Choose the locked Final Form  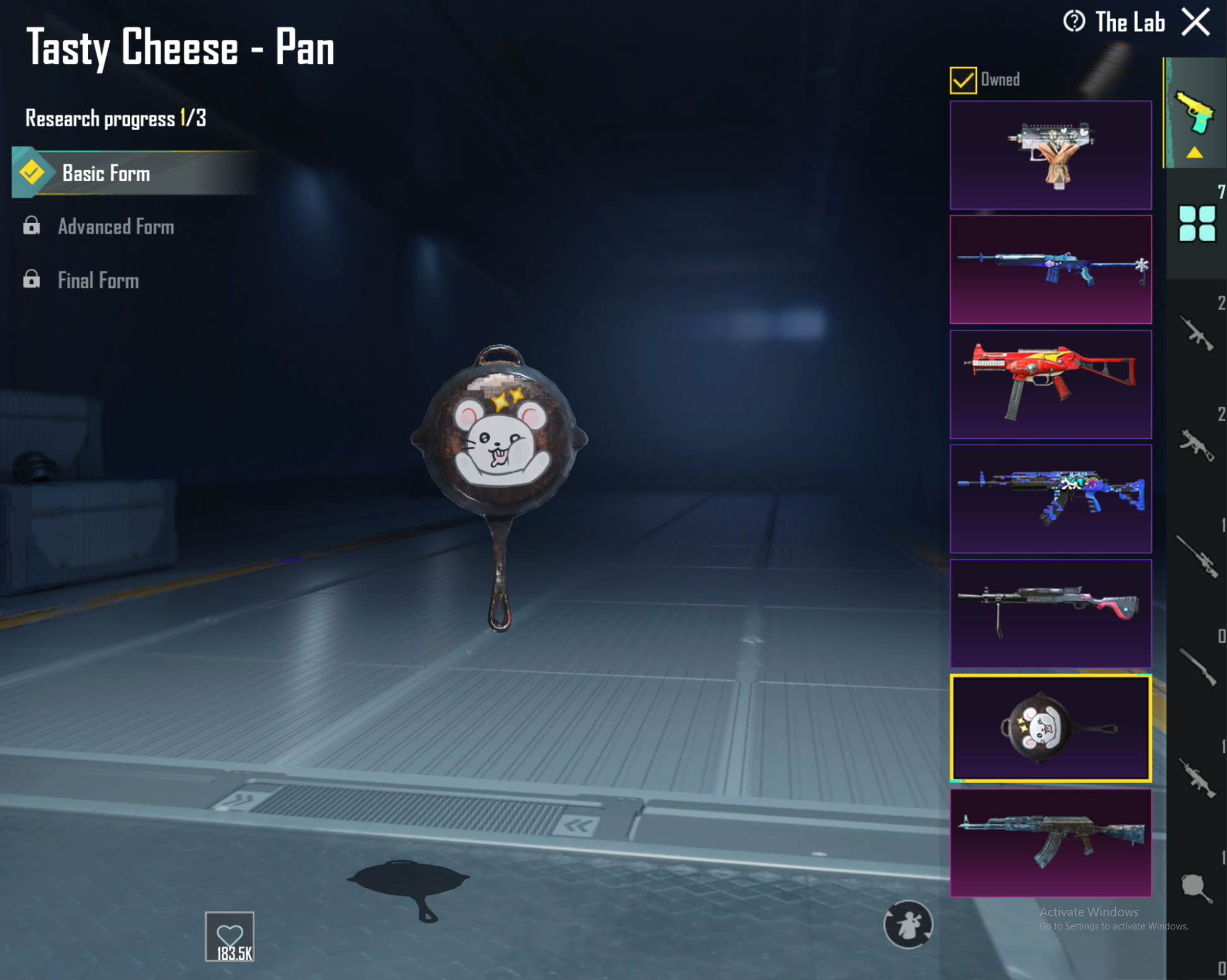click(x=98, y=280)
